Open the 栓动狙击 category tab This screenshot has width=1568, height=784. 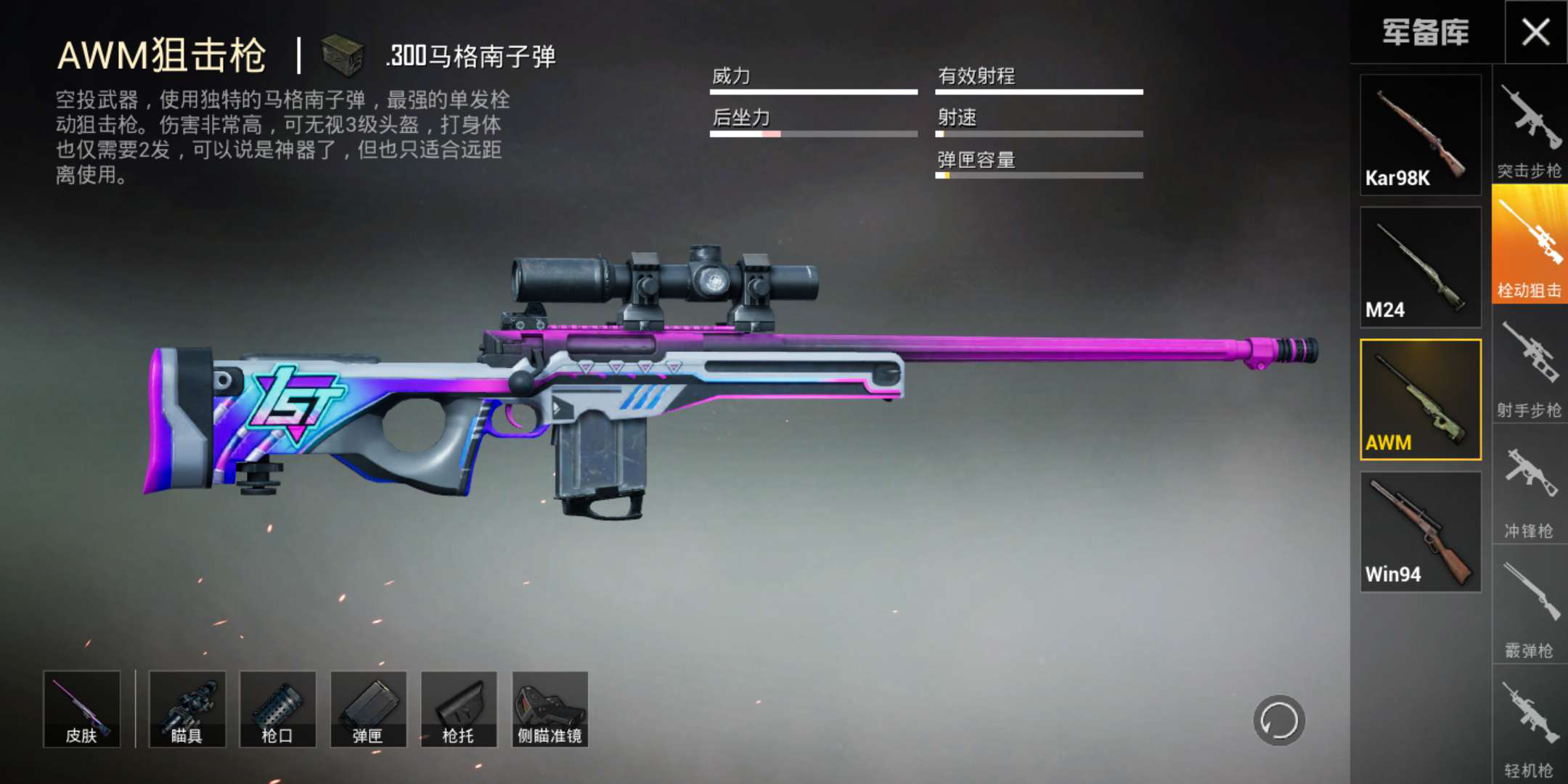coord(1530,245)
